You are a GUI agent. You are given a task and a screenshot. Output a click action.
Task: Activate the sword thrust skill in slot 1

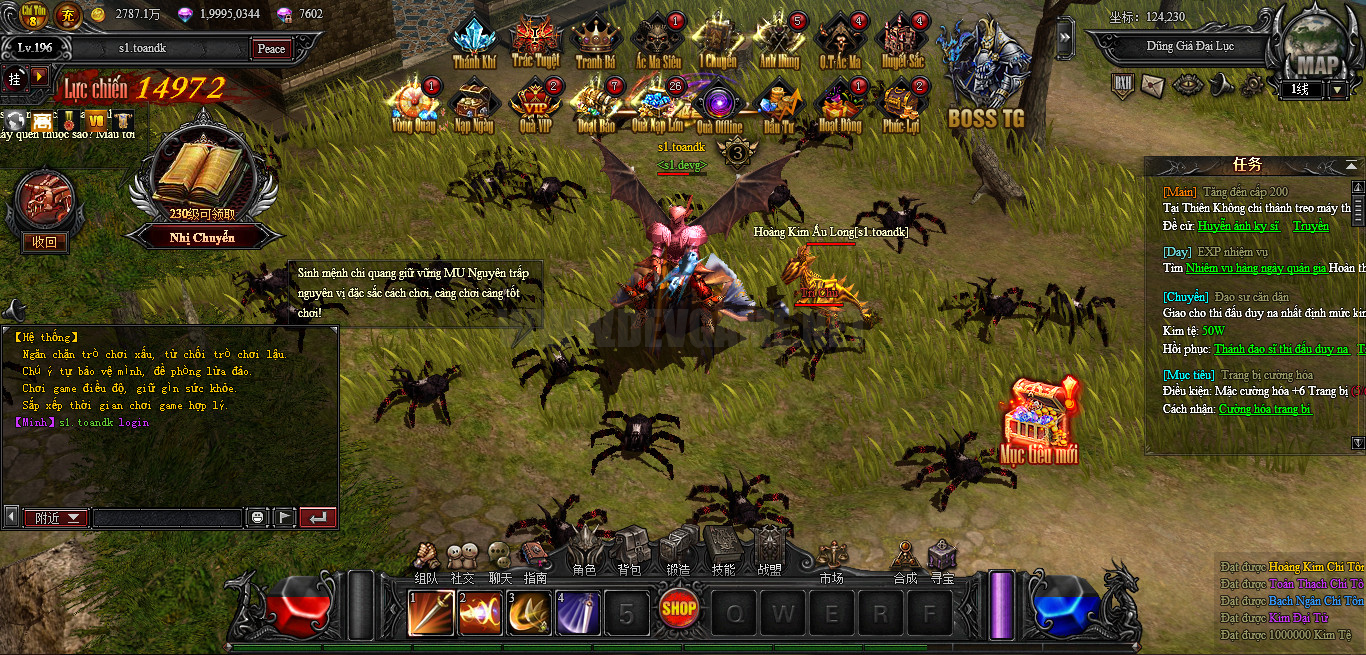click(431, 613)
